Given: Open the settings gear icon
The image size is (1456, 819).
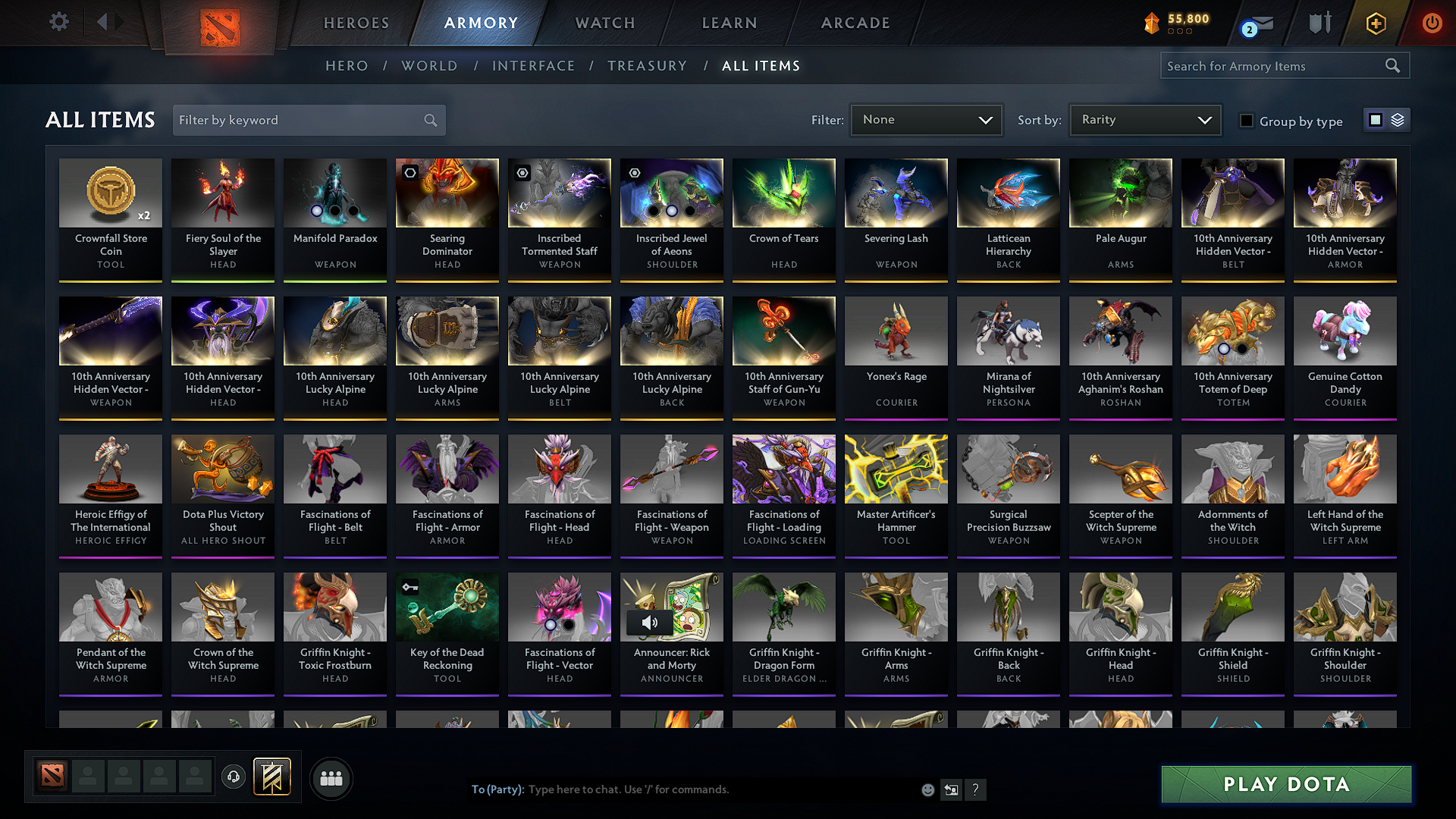Looking at the screenshot, I should [x=58, y=22].
